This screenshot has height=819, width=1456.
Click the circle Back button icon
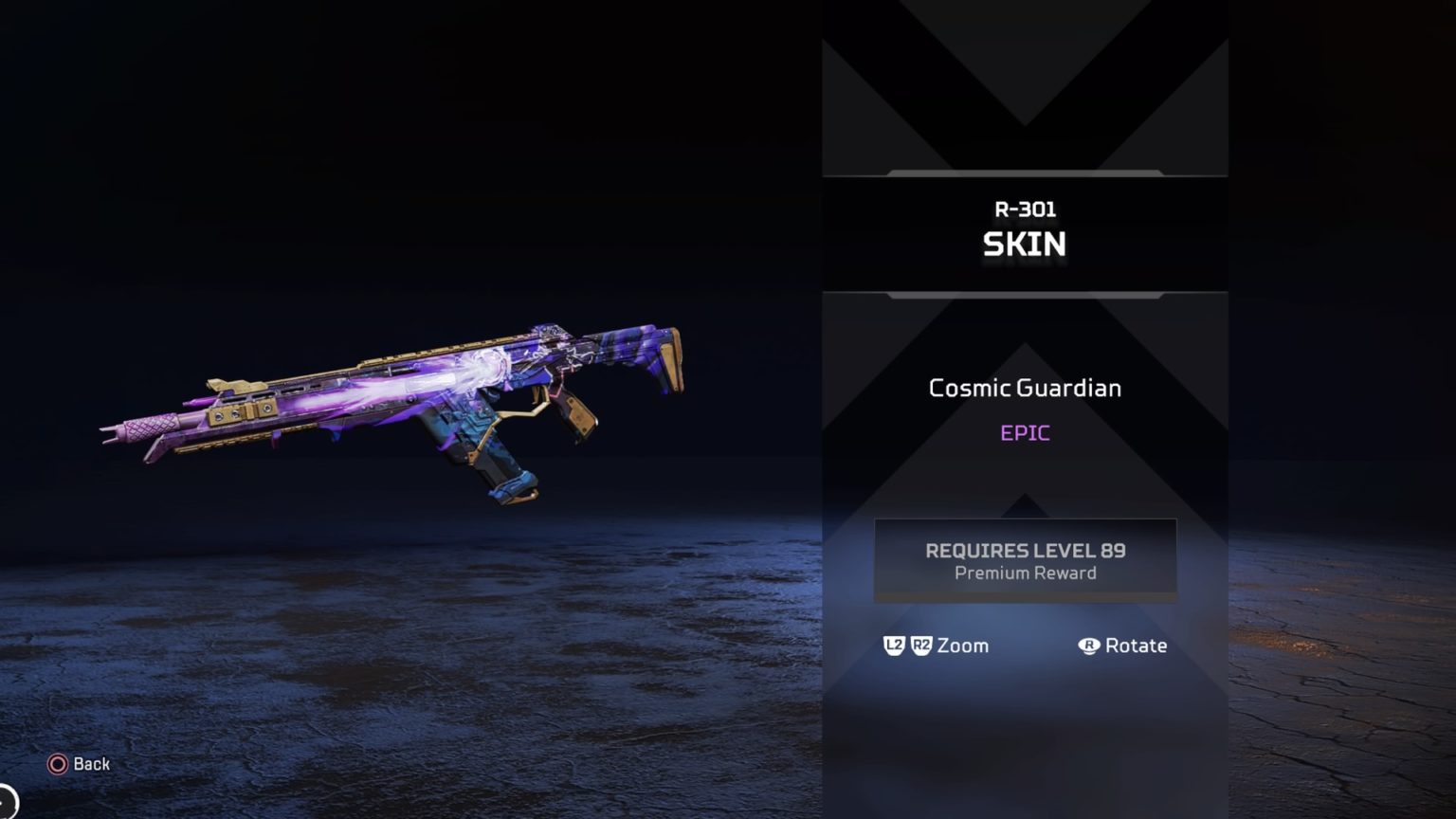(x=59, y=763)
